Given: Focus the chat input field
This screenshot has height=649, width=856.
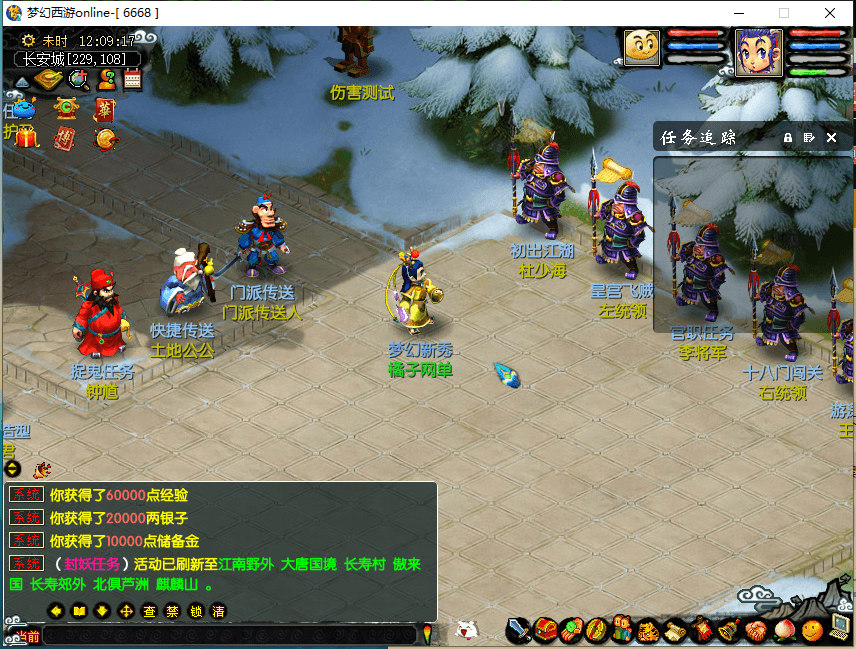Looking at the screenshot, I should 230,635.
